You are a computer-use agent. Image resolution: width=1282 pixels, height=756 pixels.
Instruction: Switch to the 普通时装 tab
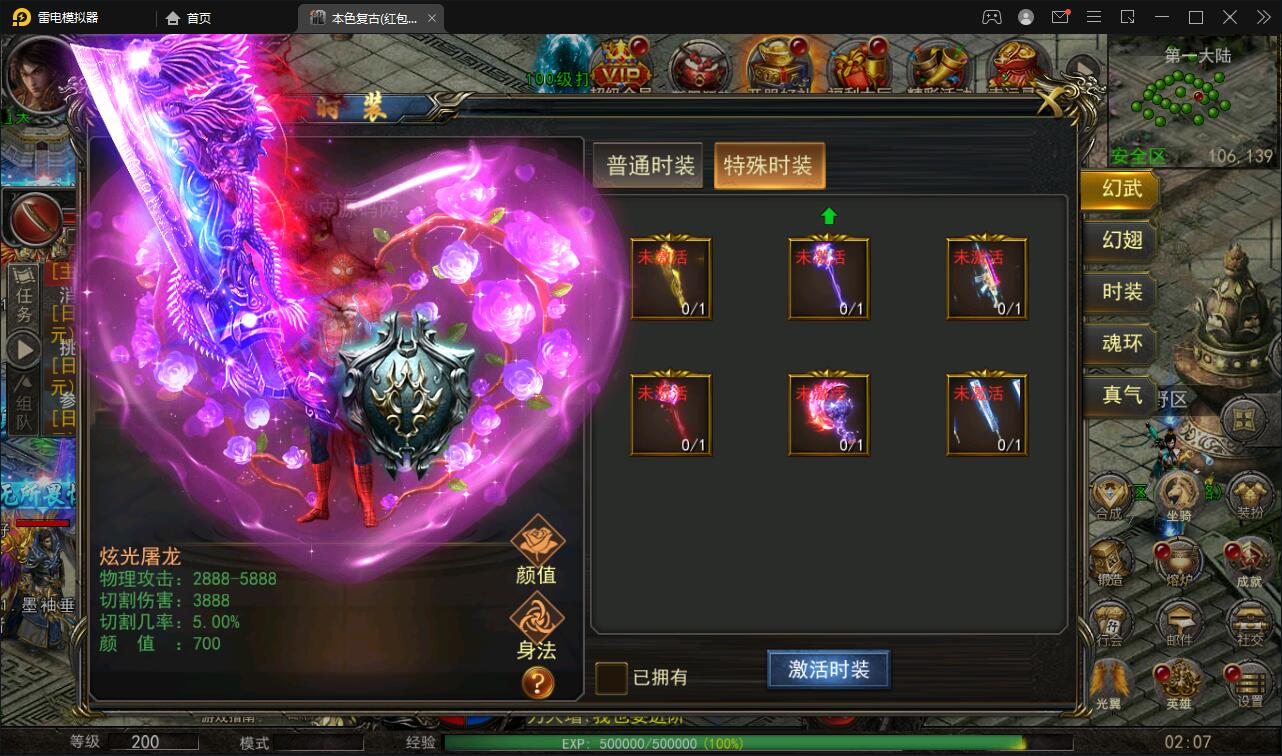(x=646, y=167)
